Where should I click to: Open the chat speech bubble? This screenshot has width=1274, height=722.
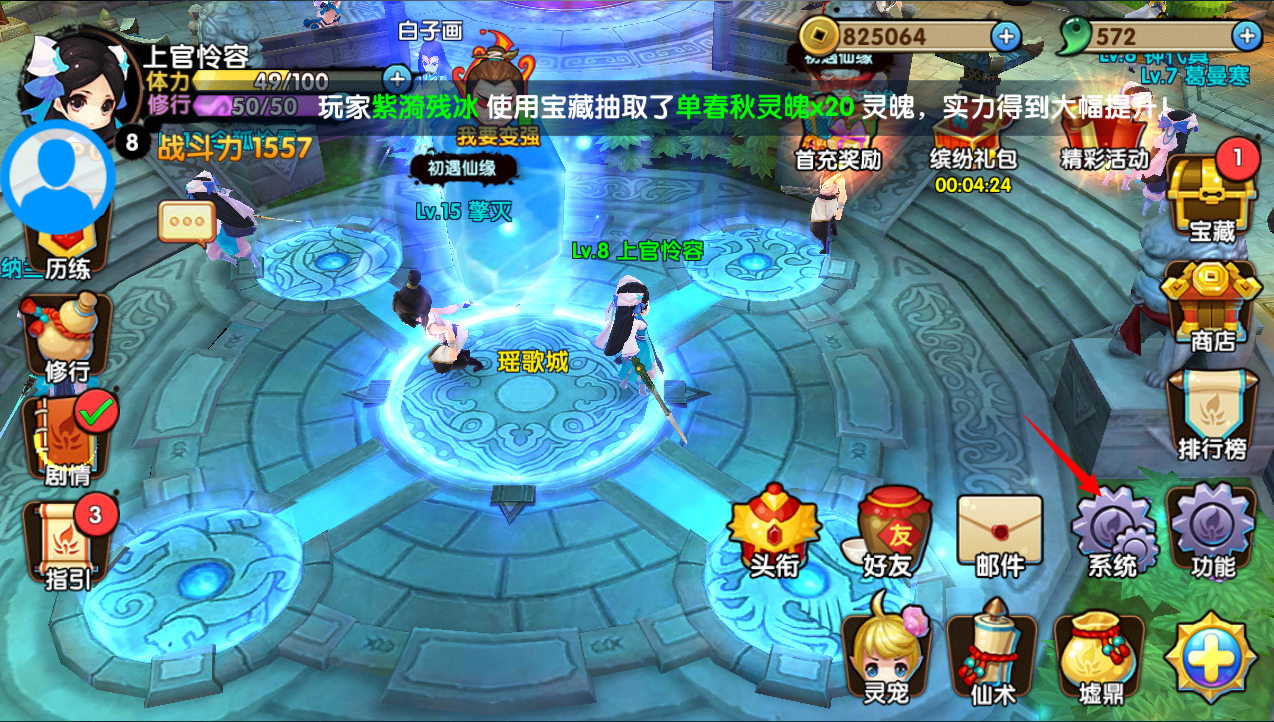[x=187, y=223]
